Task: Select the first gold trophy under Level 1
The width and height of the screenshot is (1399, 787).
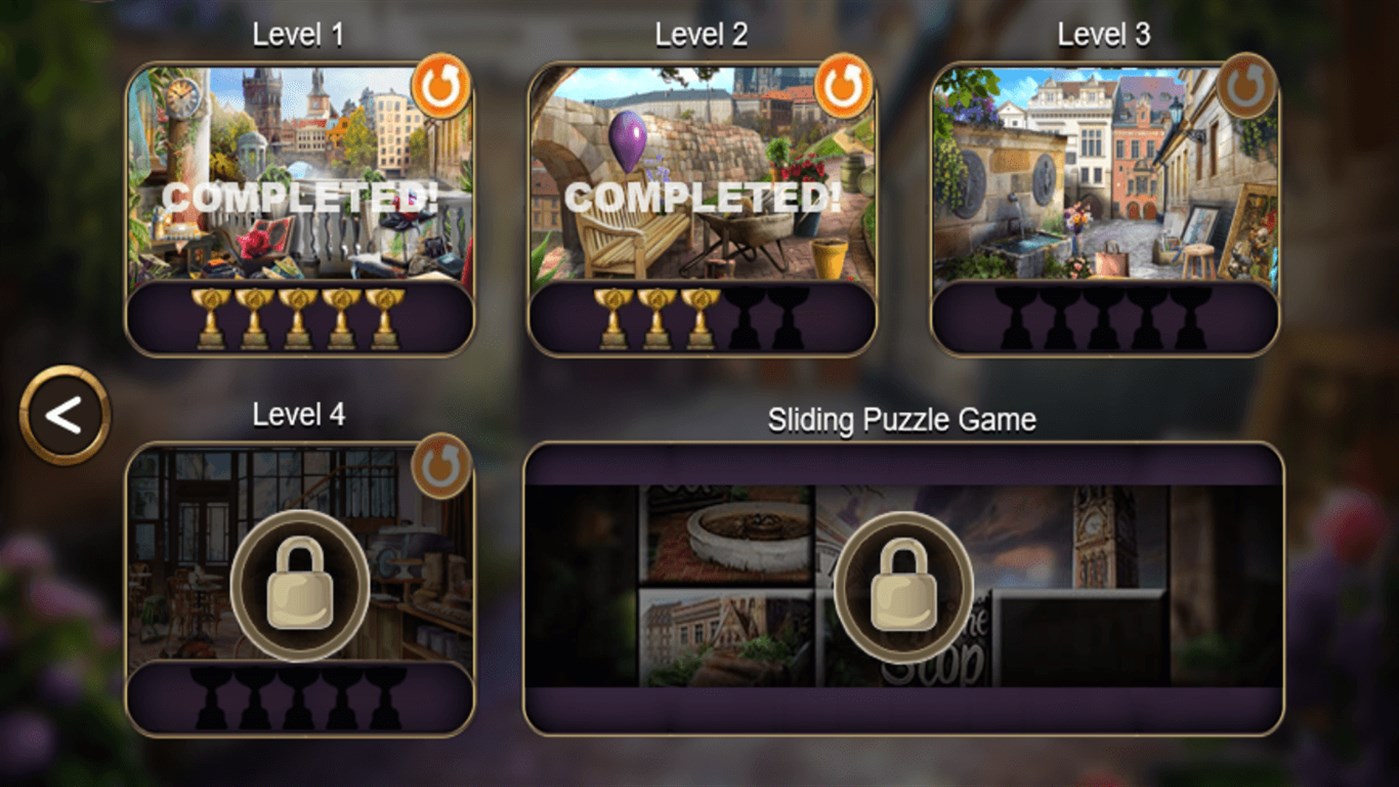Action: coord(210,316)
